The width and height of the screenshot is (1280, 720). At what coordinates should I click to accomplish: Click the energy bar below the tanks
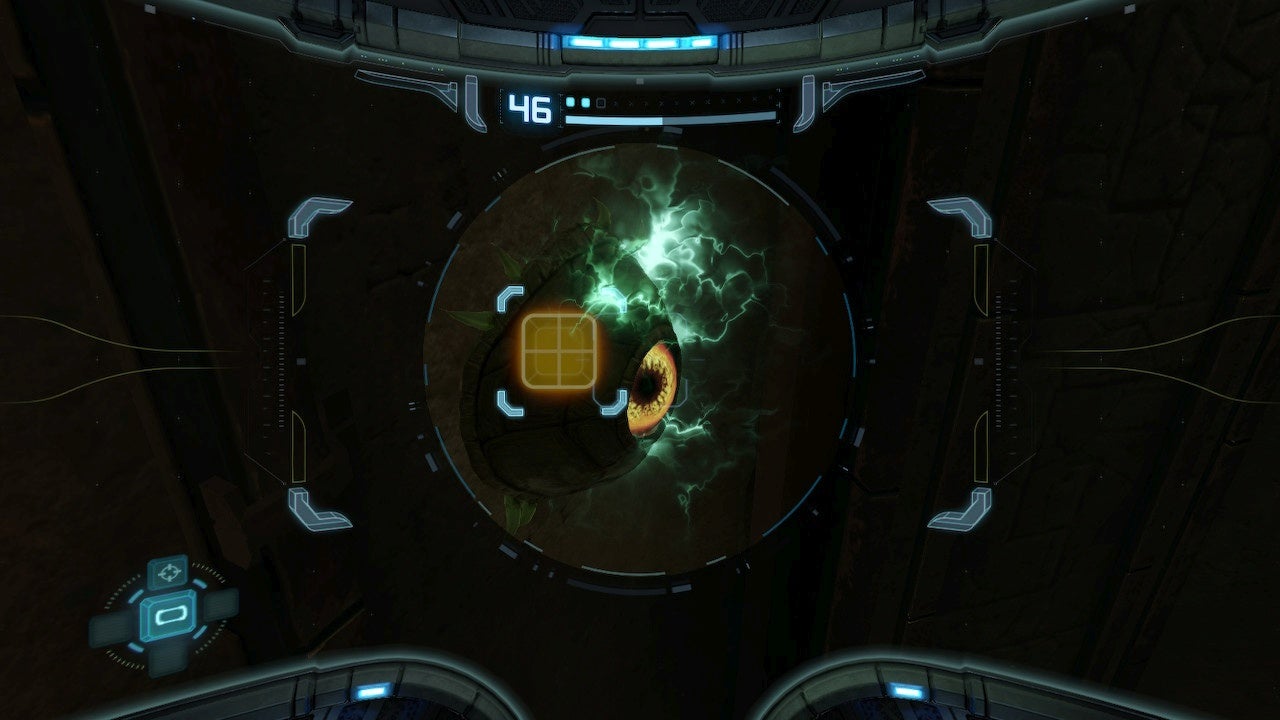click(670, 118)
